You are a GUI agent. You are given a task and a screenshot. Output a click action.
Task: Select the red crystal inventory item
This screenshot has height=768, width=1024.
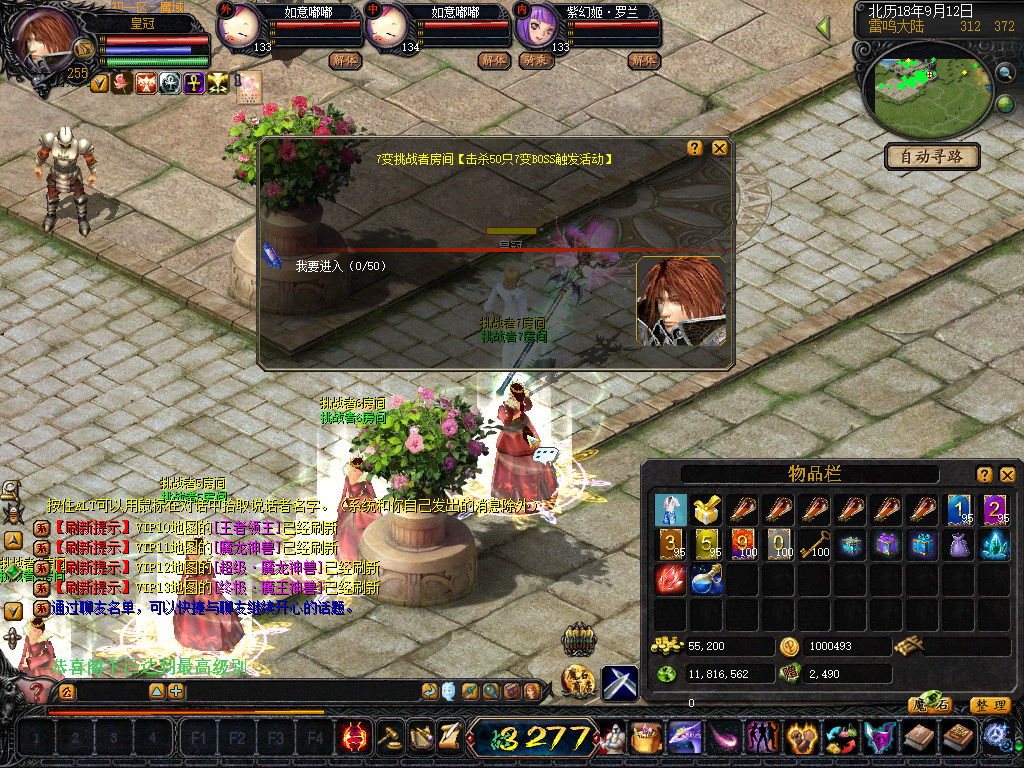pyautogui.click(x=671, y=580)
